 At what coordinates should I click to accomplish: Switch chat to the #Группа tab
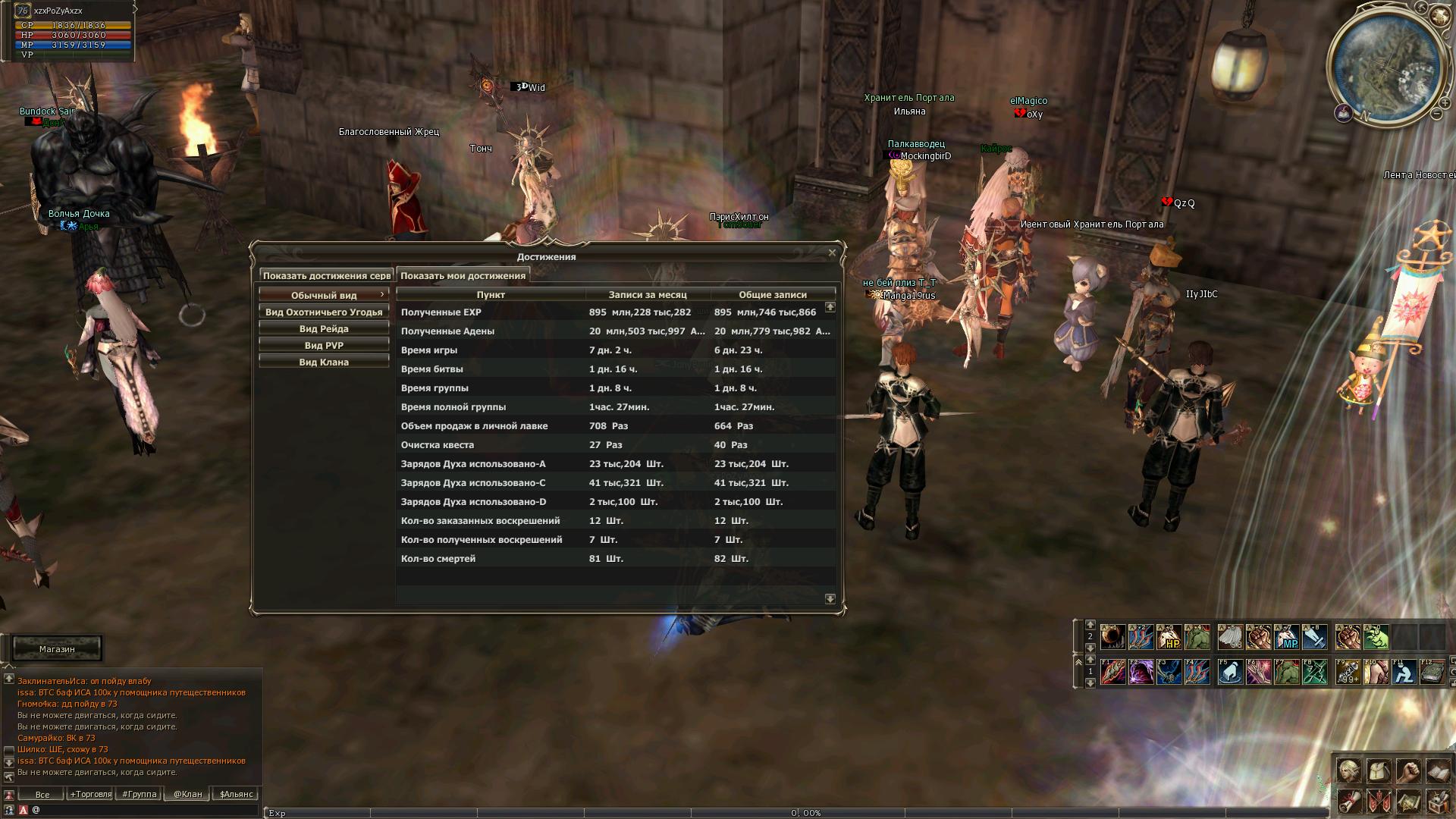140,795
